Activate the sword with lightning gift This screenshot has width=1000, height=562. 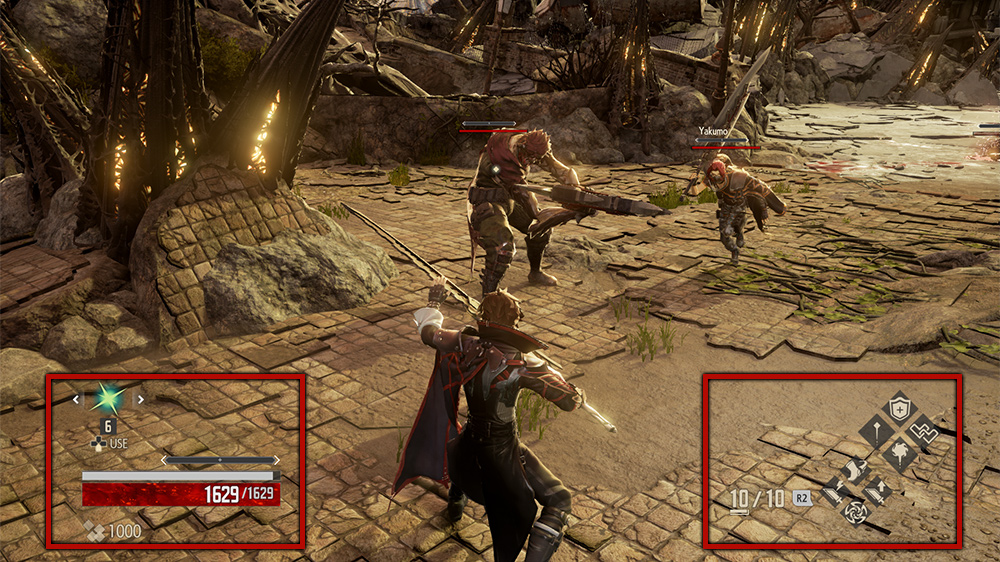pos(835,490)
